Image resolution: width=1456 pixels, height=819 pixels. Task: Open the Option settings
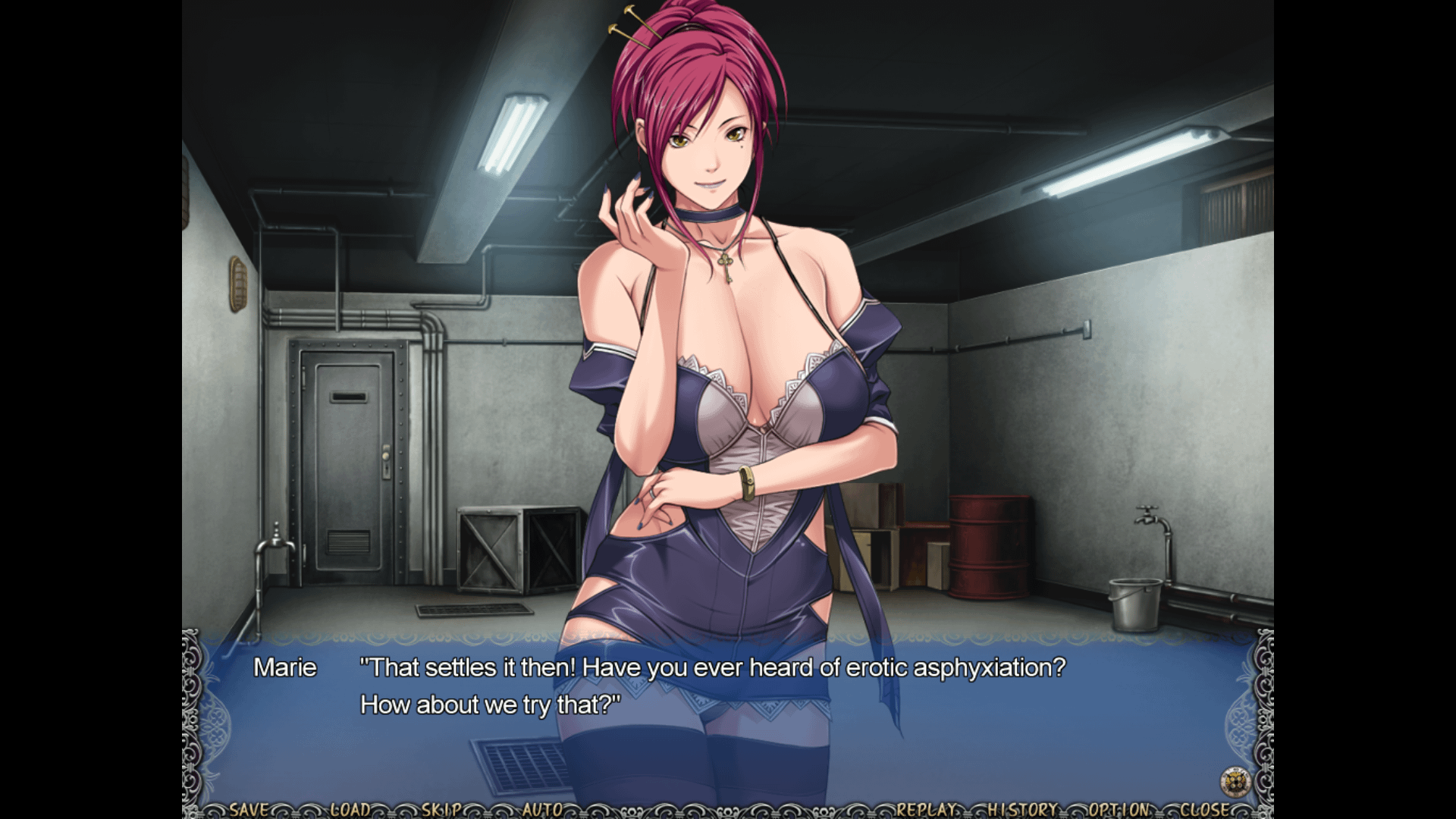1119,809
